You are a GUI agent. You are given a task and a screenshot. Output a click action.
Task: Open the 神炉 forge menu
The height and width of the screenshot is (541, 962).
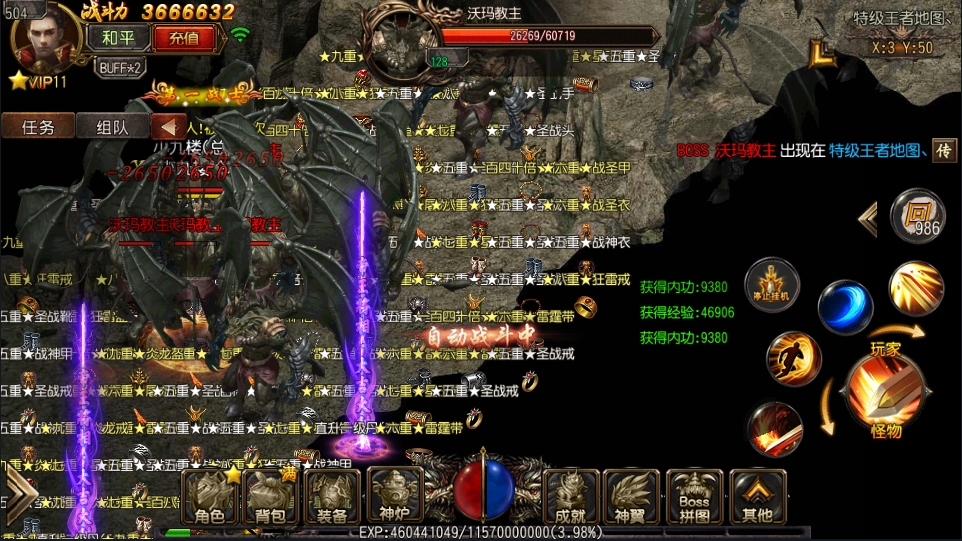[393, 497]
